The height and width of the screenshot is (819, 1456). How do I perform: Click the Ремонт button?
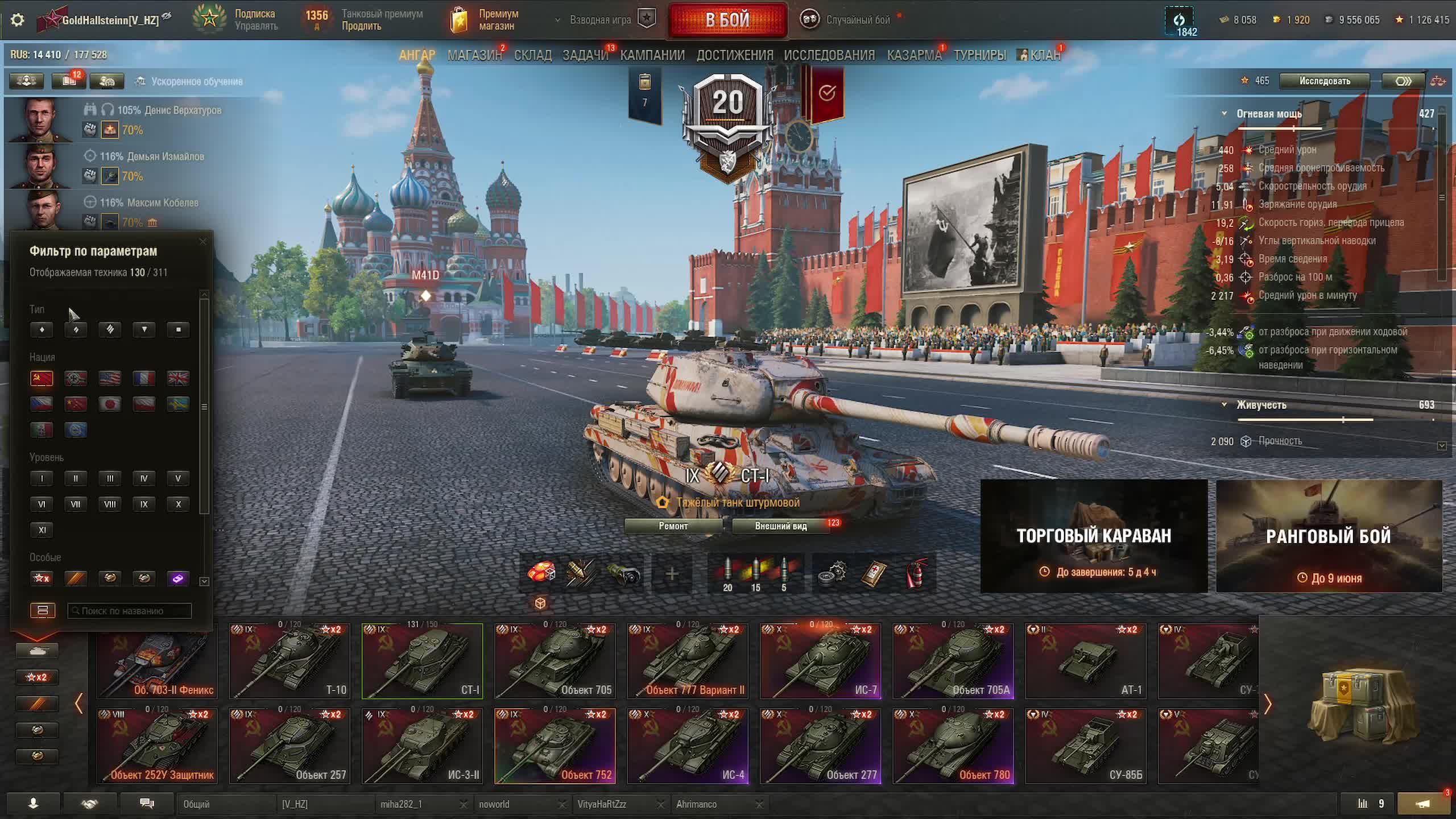tap(673, 526)
